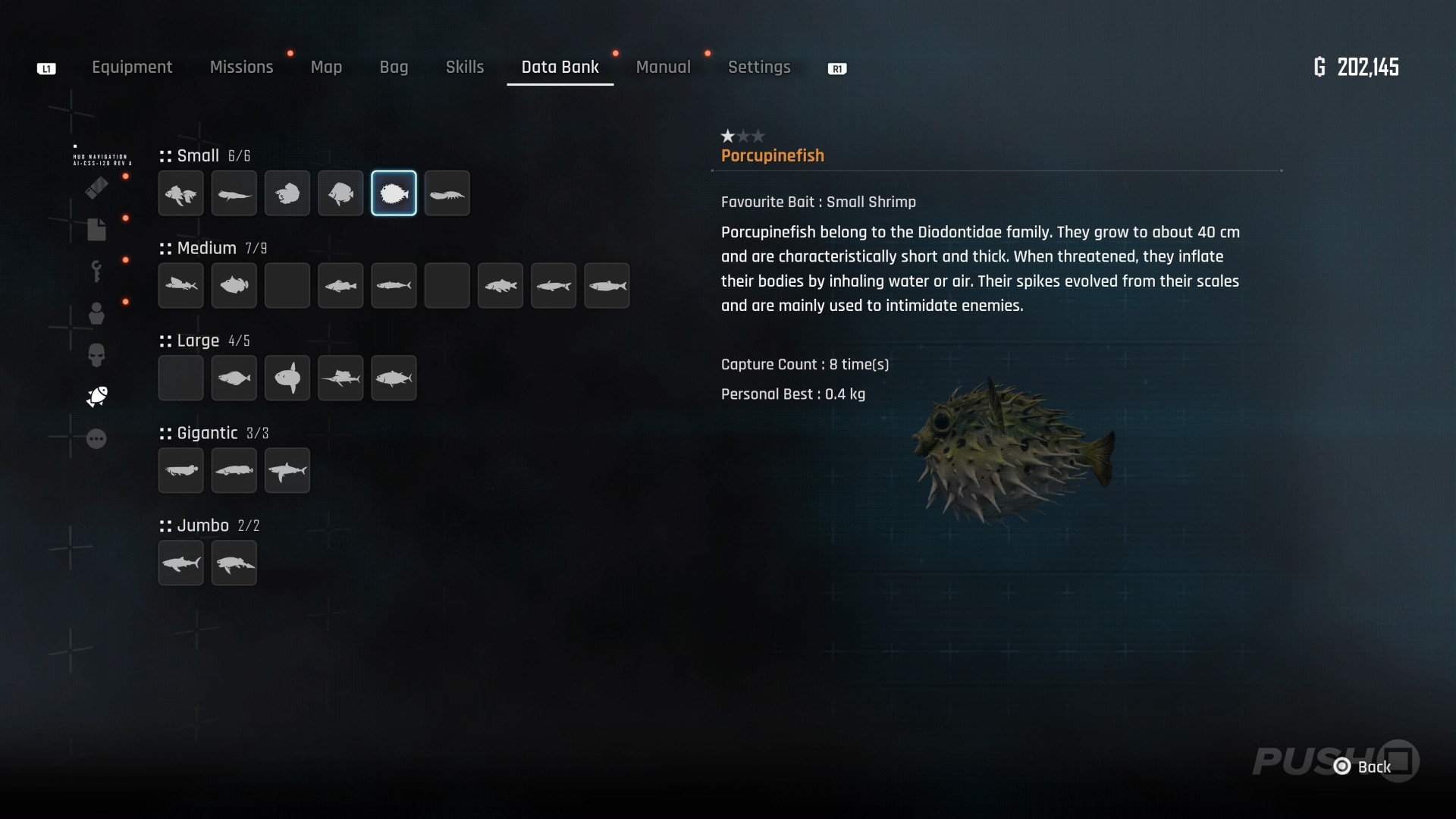Switch to the Equipment tab
The height and width of the screenshot is (819, 1456).
pyautogui.click(x=132, y=67)
